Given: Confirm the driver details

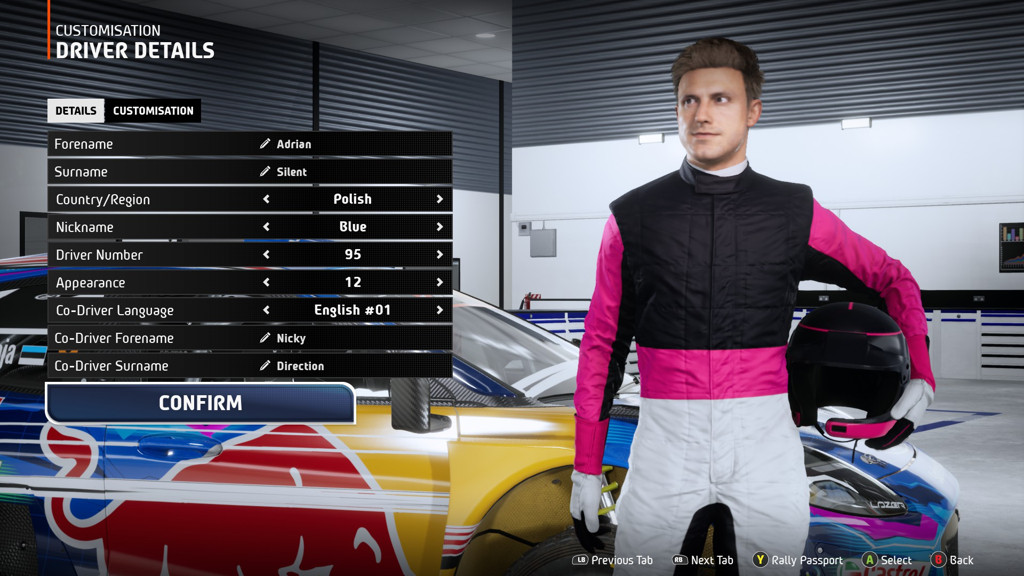Looking at the screenshot, I should point(200,403).
